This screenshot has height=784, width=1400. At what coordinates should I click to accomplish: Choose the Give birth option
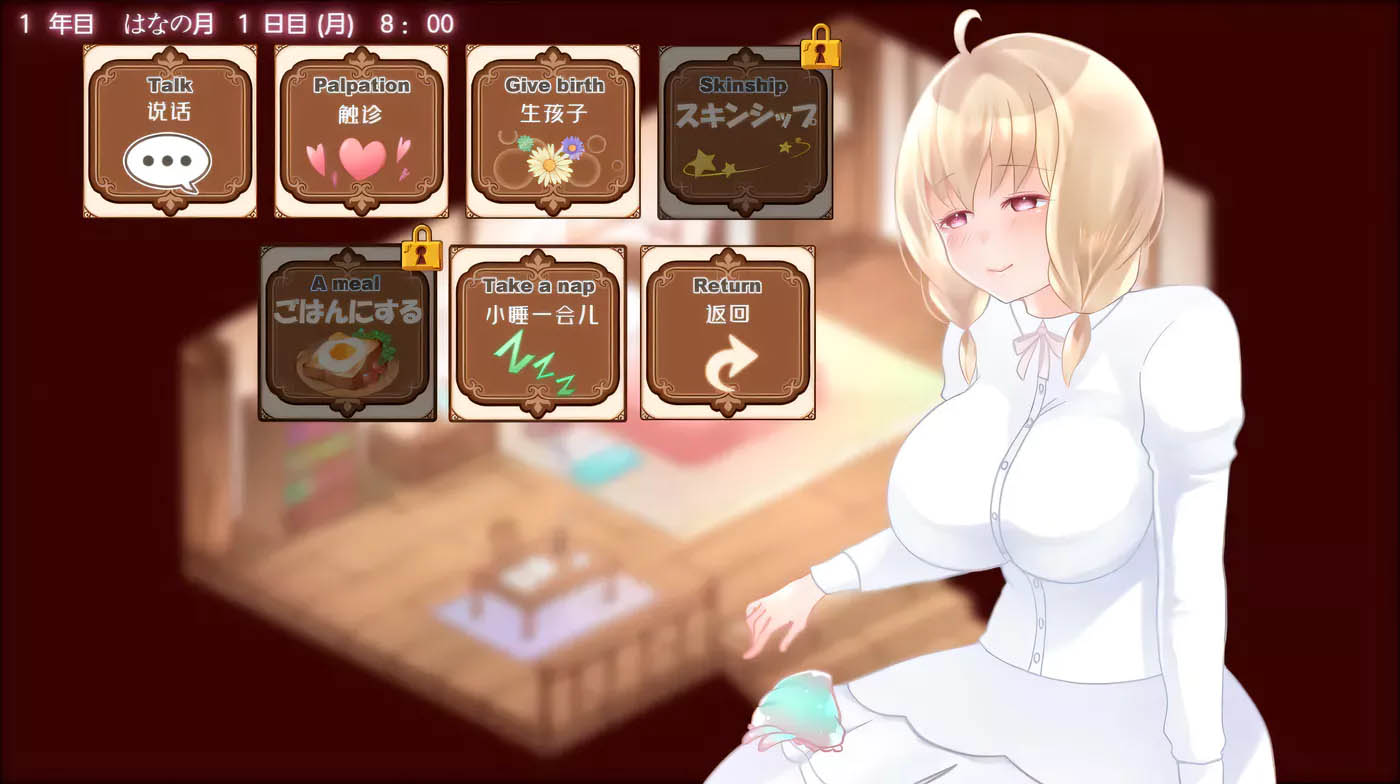(x=550, y=130)
